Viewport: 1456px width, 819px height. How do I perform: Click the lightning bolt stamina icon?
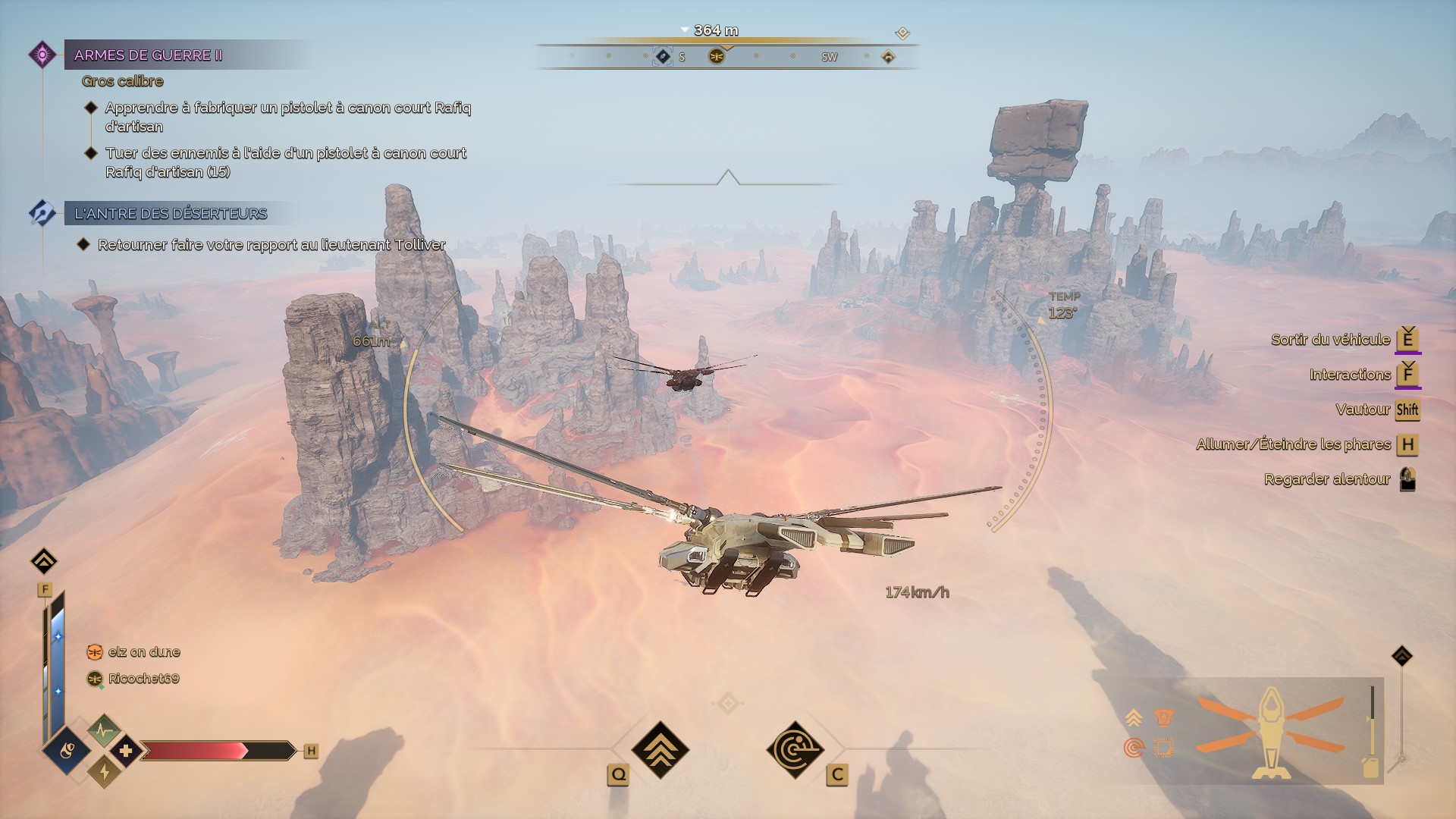(104, 772)
